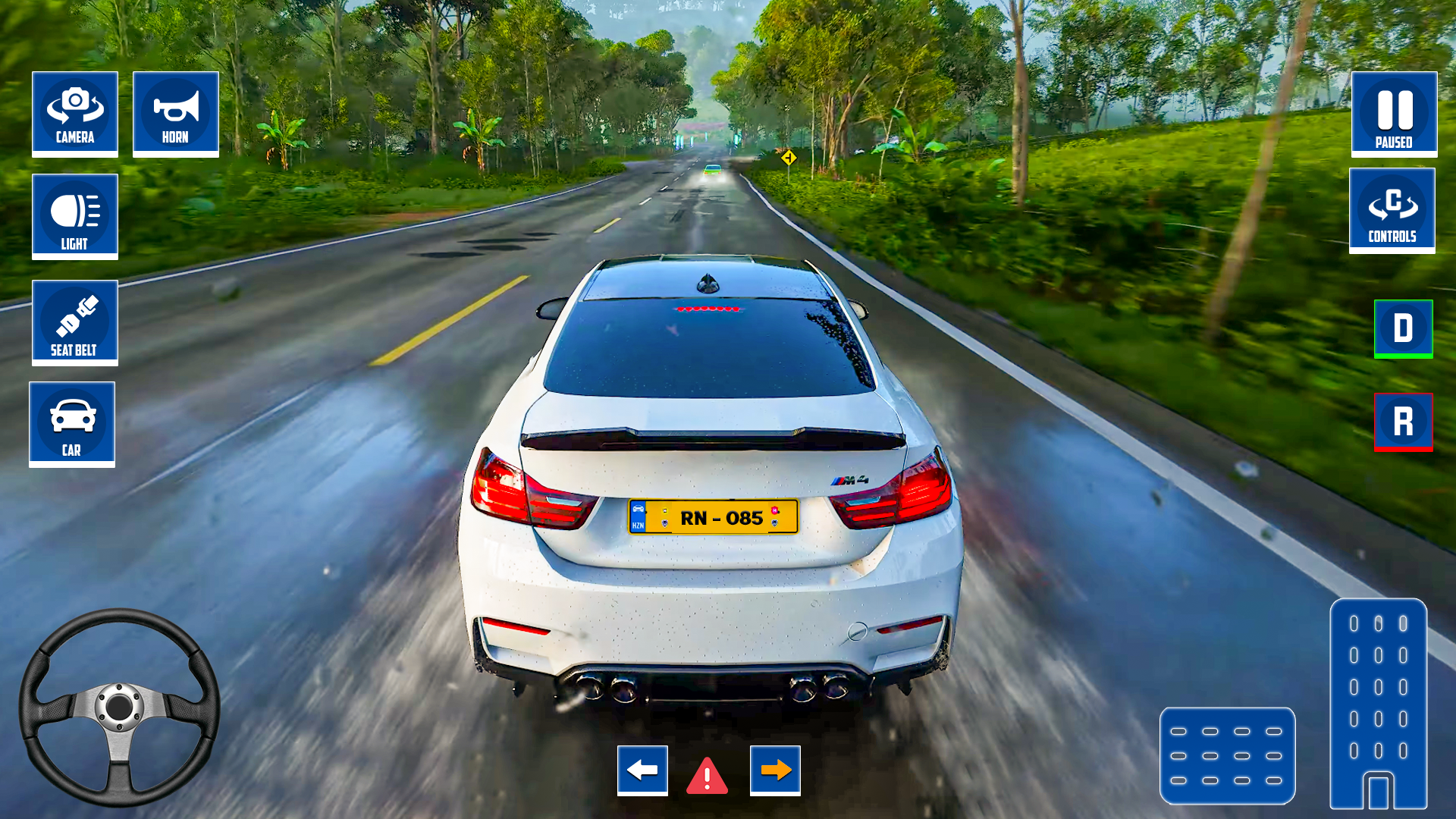This screenshot has height=819, width=1456.
Task: Tap the right turn arrow
Action: (x=773, y=770)
